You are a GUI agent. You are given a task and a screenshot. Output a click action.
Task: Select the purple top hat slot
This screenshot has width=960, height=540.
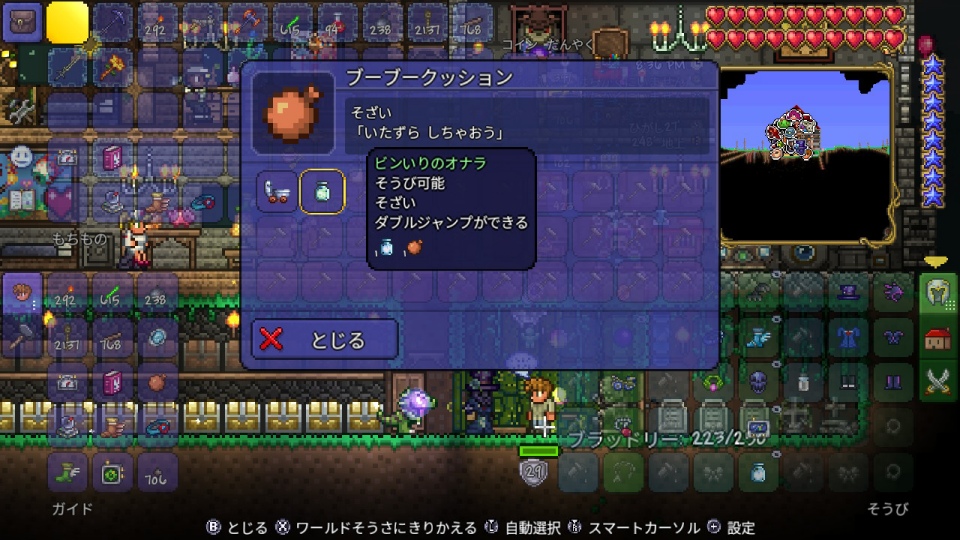point(850,292)
